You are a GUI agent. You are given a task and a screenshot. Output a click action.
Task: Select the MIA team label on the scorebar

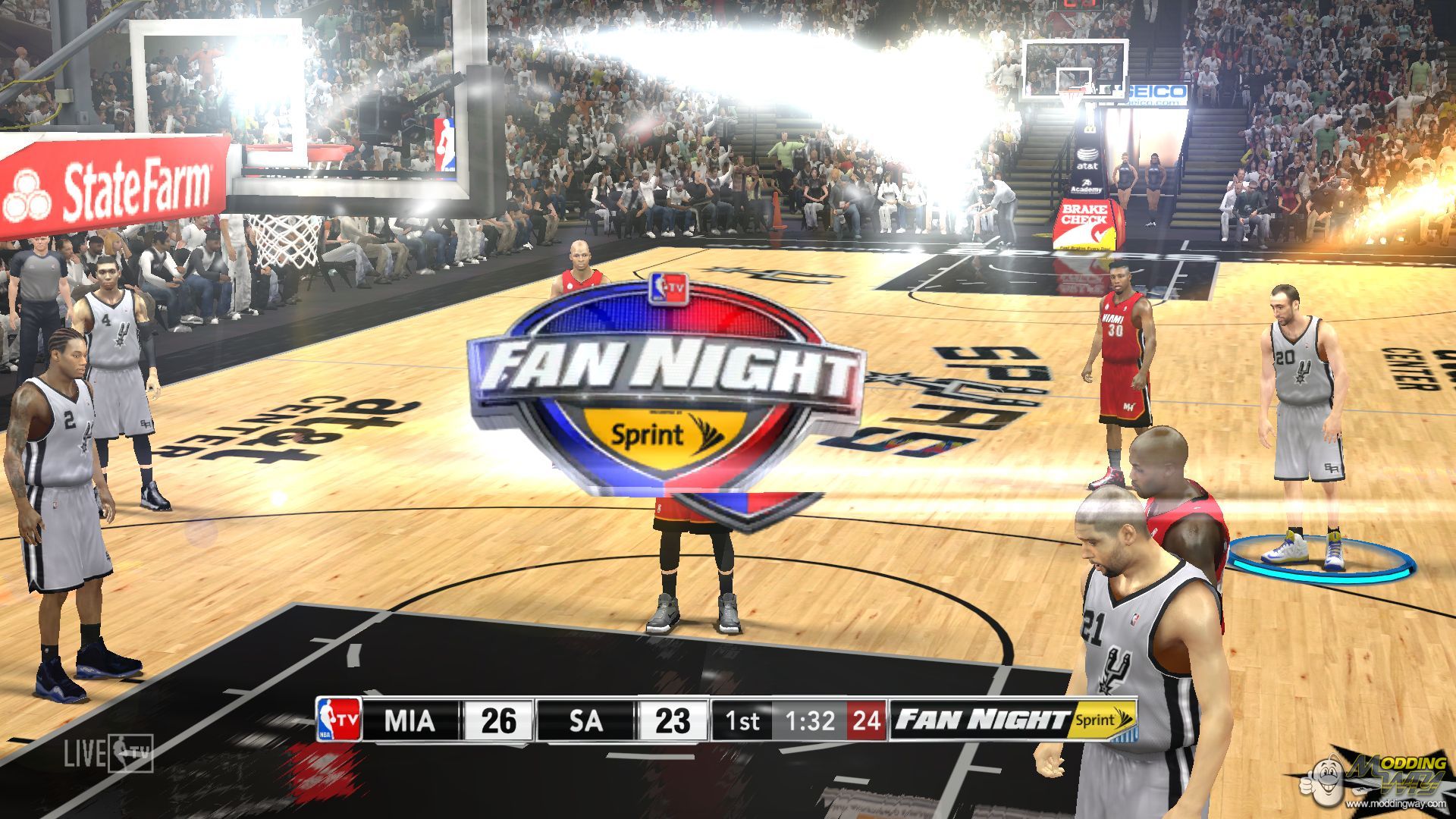point(410,720)
